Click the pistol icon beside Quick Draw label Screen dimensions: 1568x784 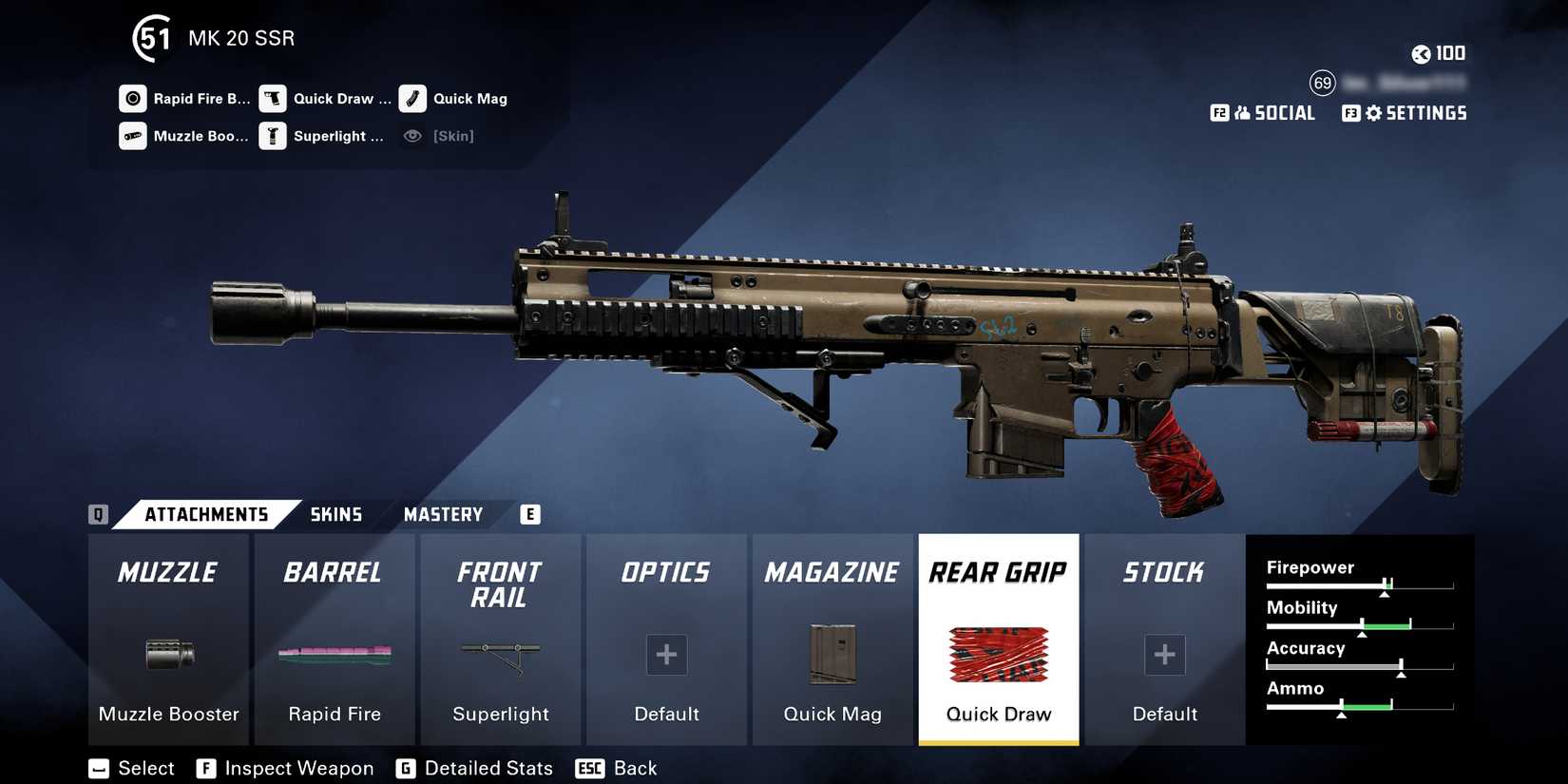click(x=273, y=98)
